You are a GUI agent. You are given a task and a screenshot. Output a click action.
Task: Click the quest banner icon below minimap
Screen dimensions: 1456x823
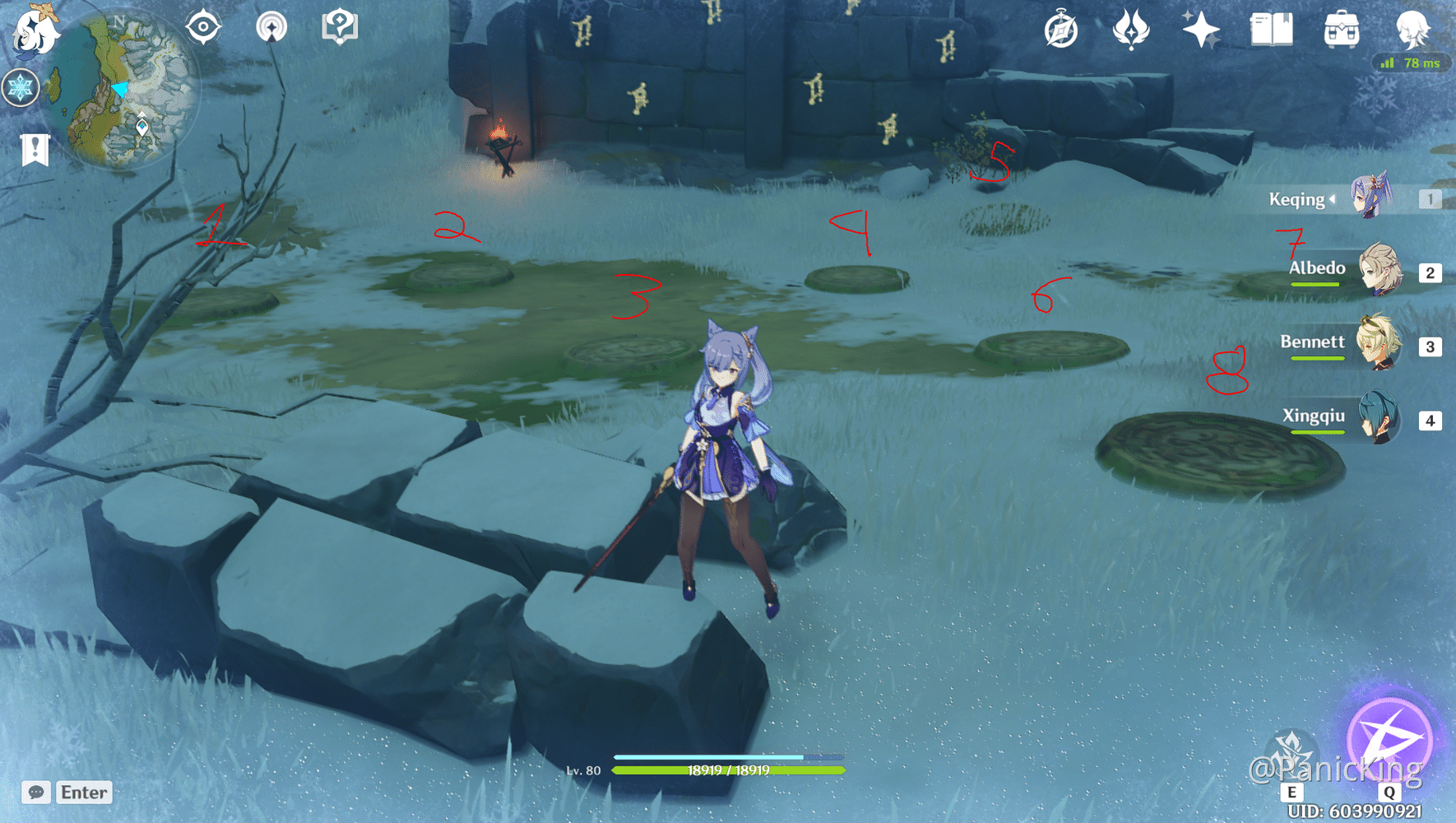(34, 150)
